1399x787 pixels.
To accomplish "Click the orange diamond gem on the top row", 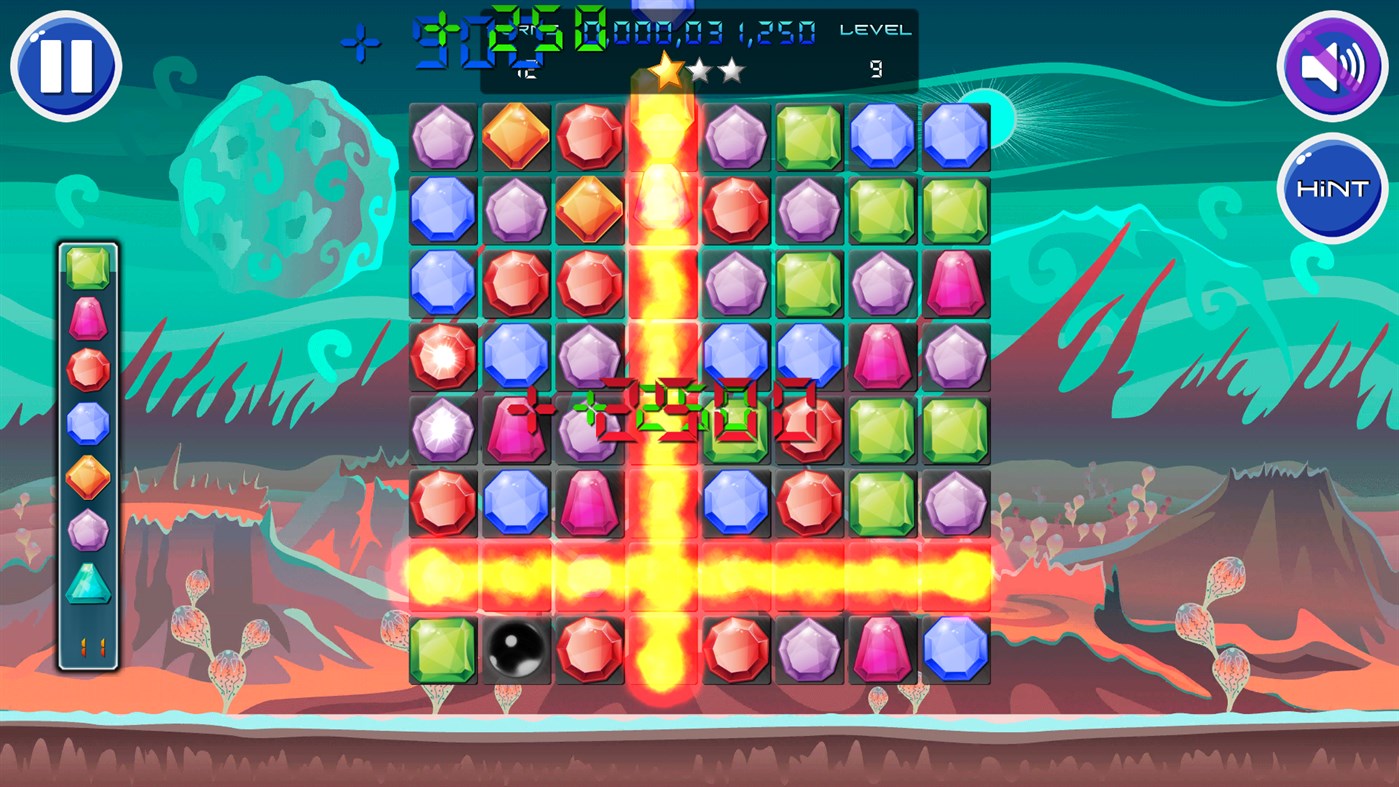I will click(516, 135).
